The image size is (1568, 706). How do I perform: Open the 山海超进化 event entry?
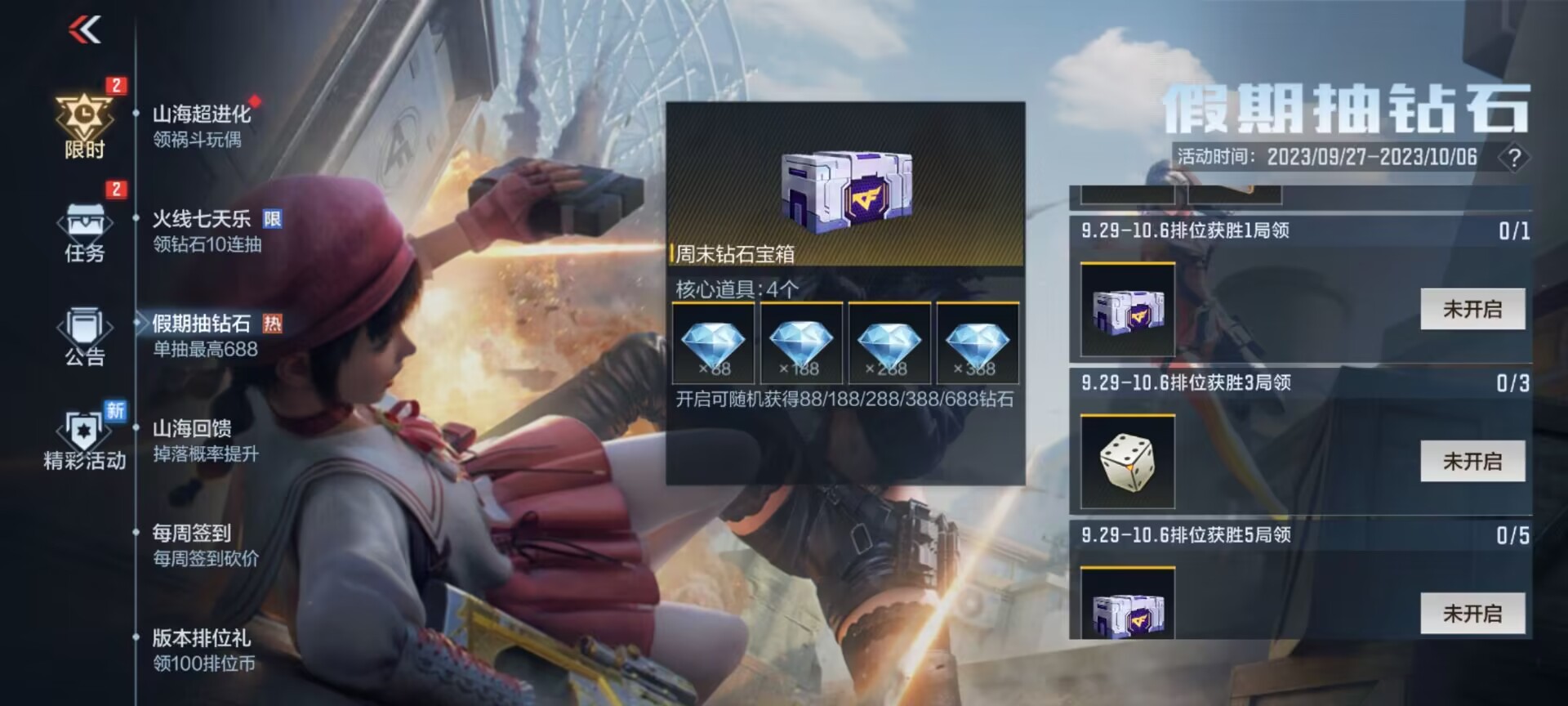tap(202, 126)
